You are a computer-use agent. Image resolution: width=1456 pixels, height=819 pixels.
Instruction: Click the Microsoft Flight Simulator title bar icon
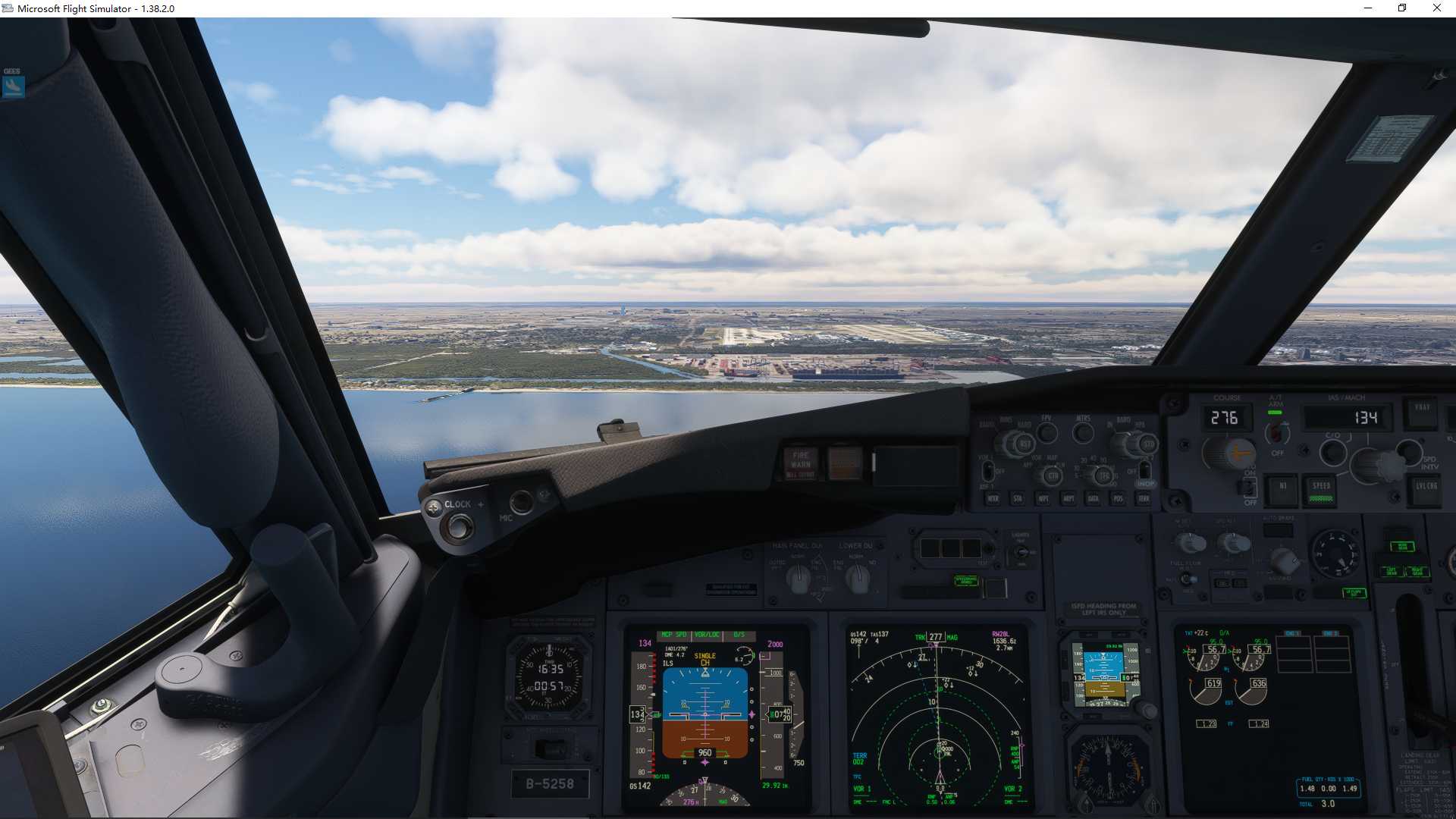[8, 8]
